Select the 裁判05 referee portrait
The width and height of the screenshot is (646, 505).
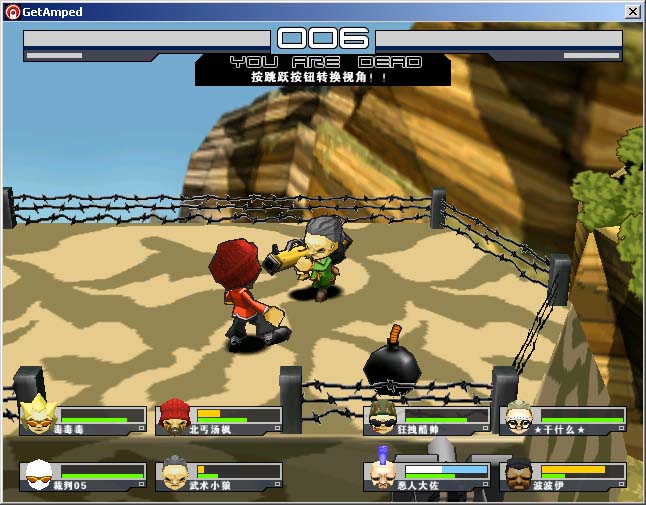click(x=39, y=473)
